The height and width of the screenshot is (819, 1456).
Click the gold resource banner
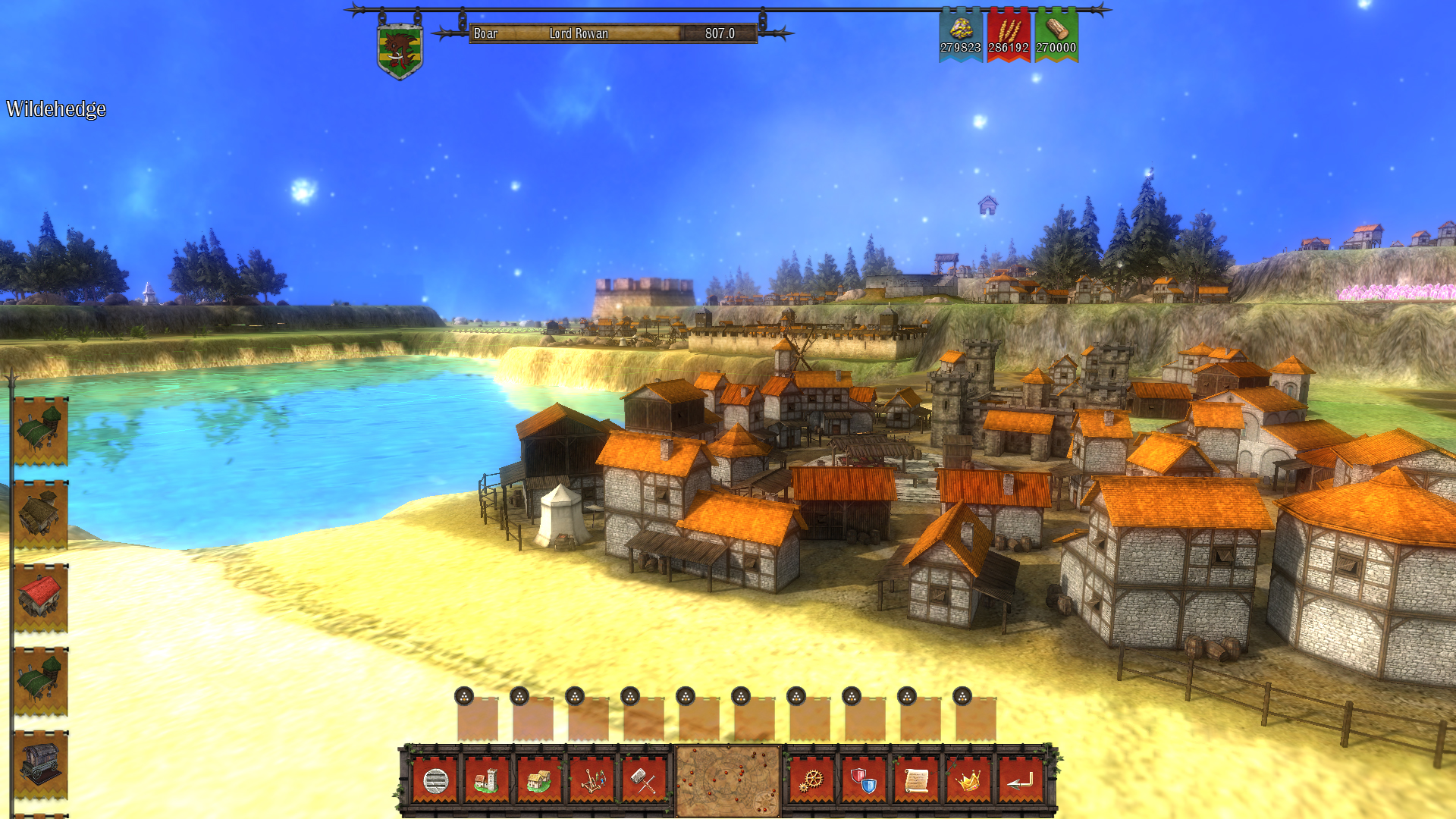pos(959,34)
